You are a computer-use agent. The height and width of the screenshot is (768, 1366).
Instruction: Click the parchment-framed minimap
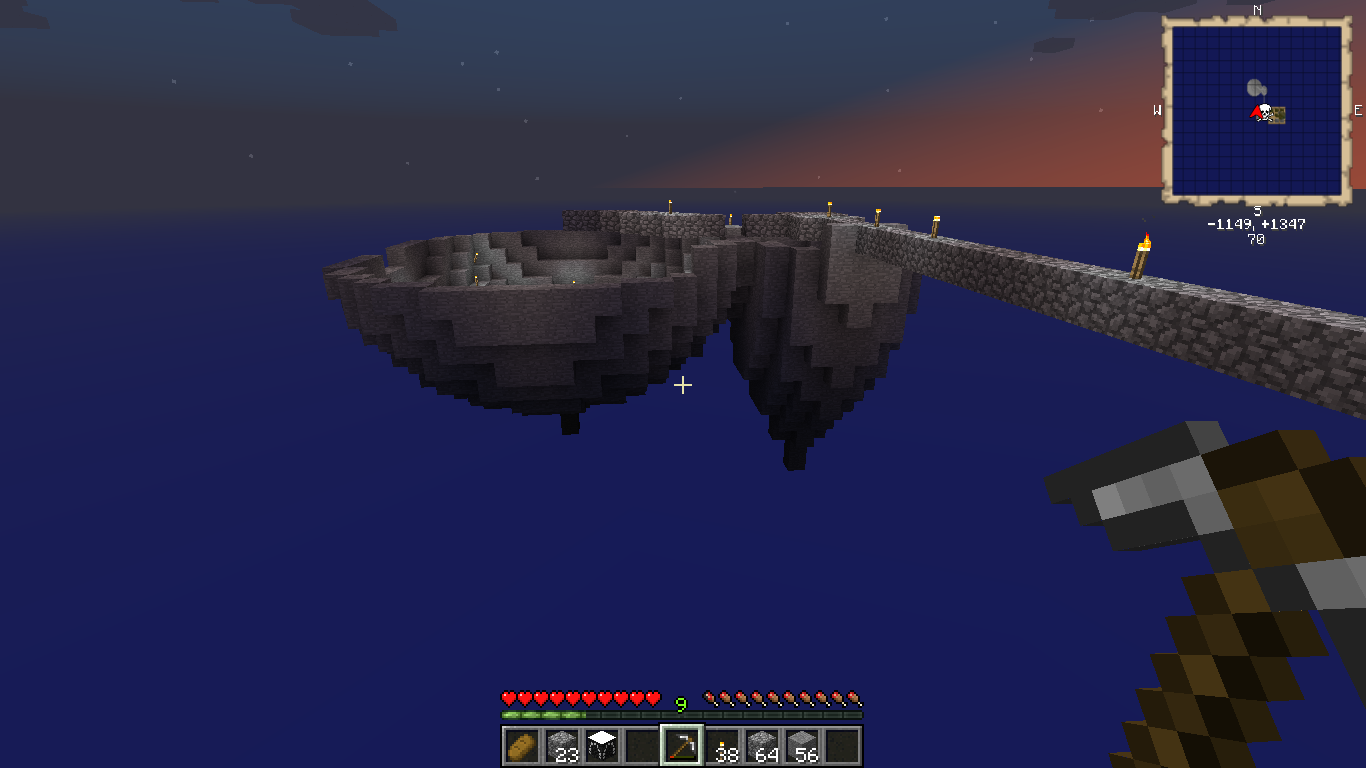(1256, 110)
